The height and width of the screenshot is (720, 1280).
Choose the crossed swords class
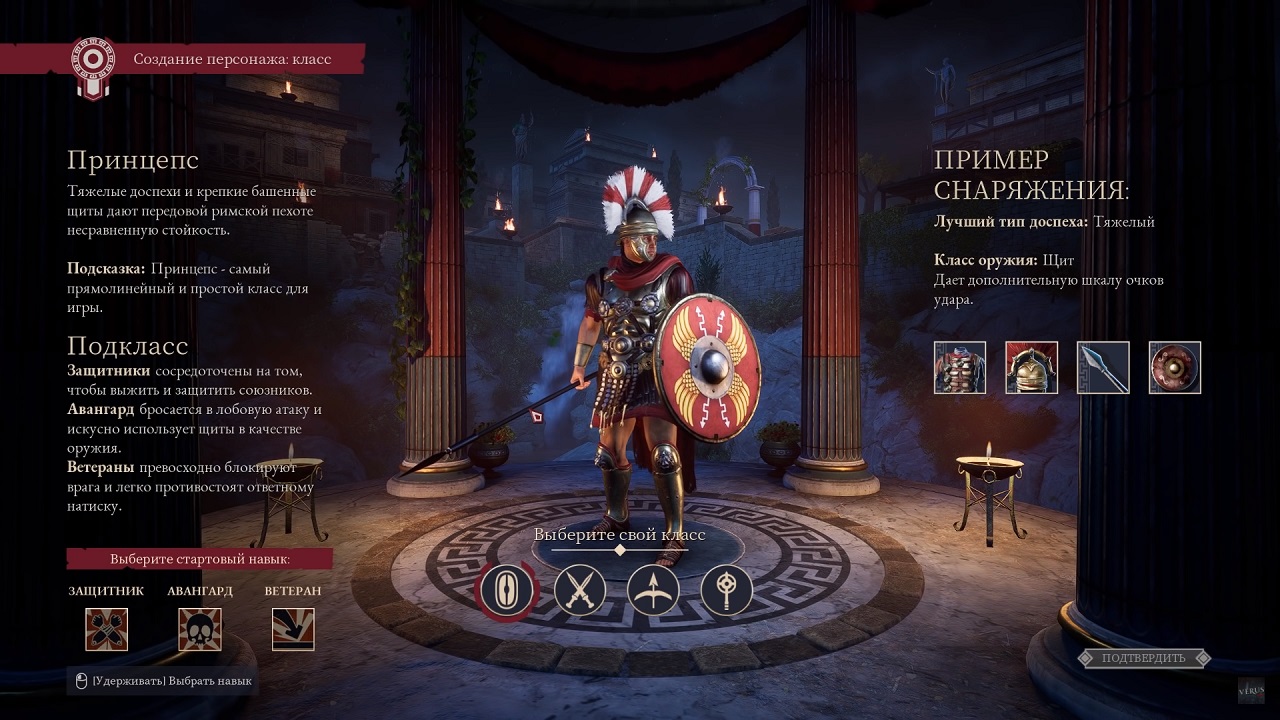pos(580,590)
